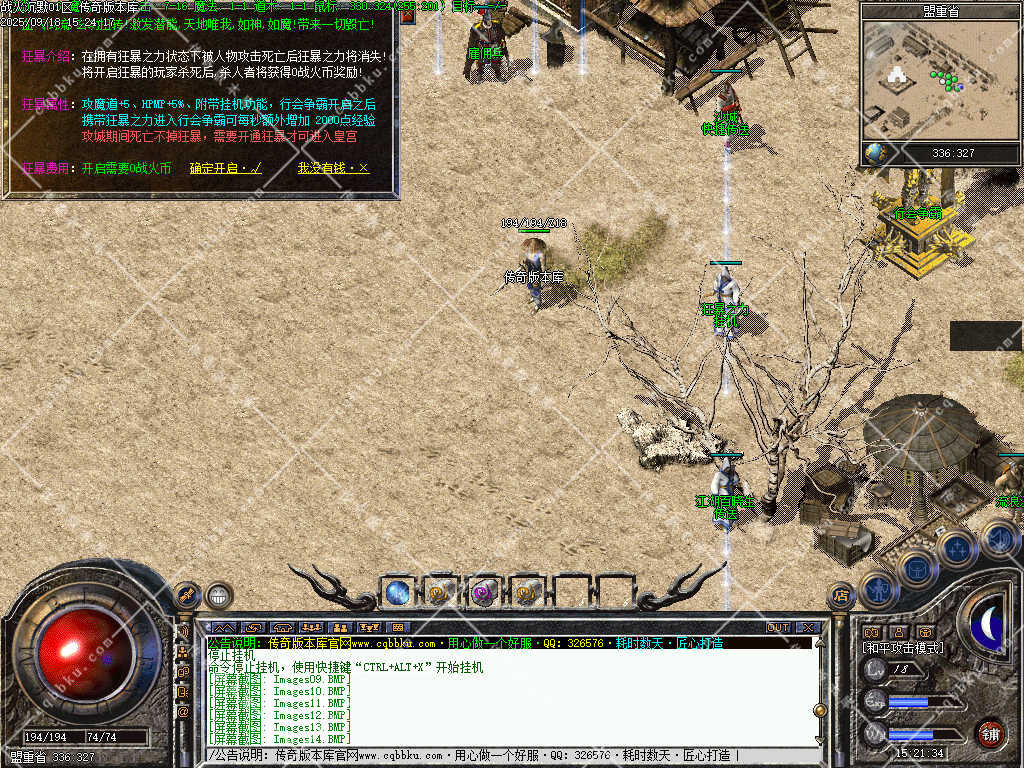
Task: Select the purple swirl scroll hotbar slot
Action: click(x=483, y=592)
